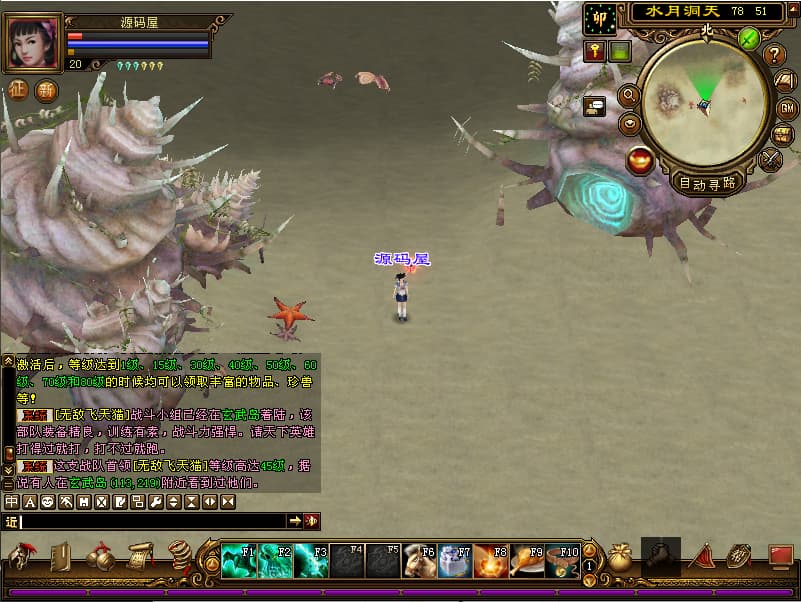Viewport: 801px width, 602px height.
Task: Open the money pouch bag icon
Action: pyautogui.click(x=620, y=558)
